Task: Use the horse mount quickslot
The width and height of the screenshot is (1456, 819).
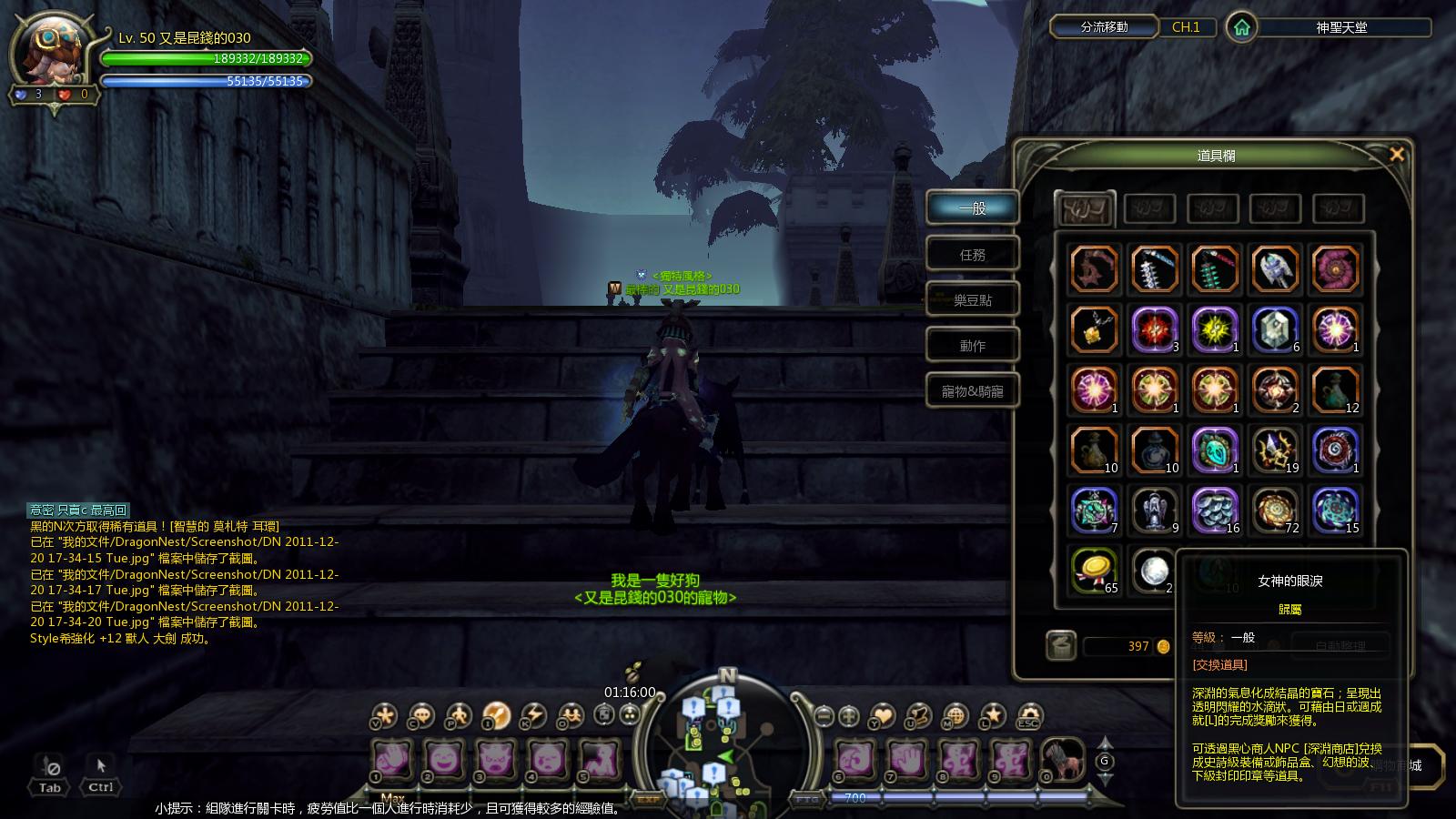Action: pos(1061,758)
